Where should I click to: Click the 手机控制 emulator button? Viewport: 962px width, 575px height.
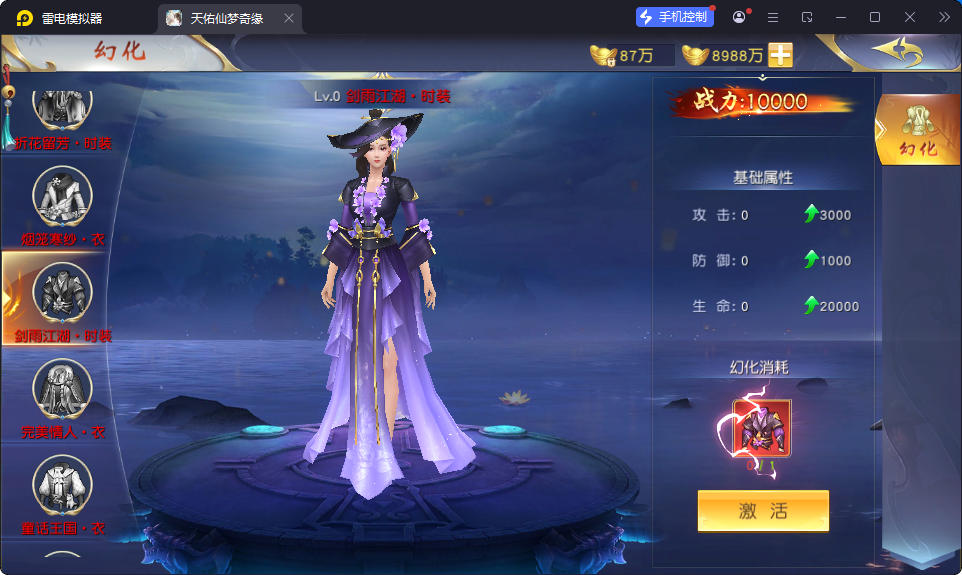point(675,17)
